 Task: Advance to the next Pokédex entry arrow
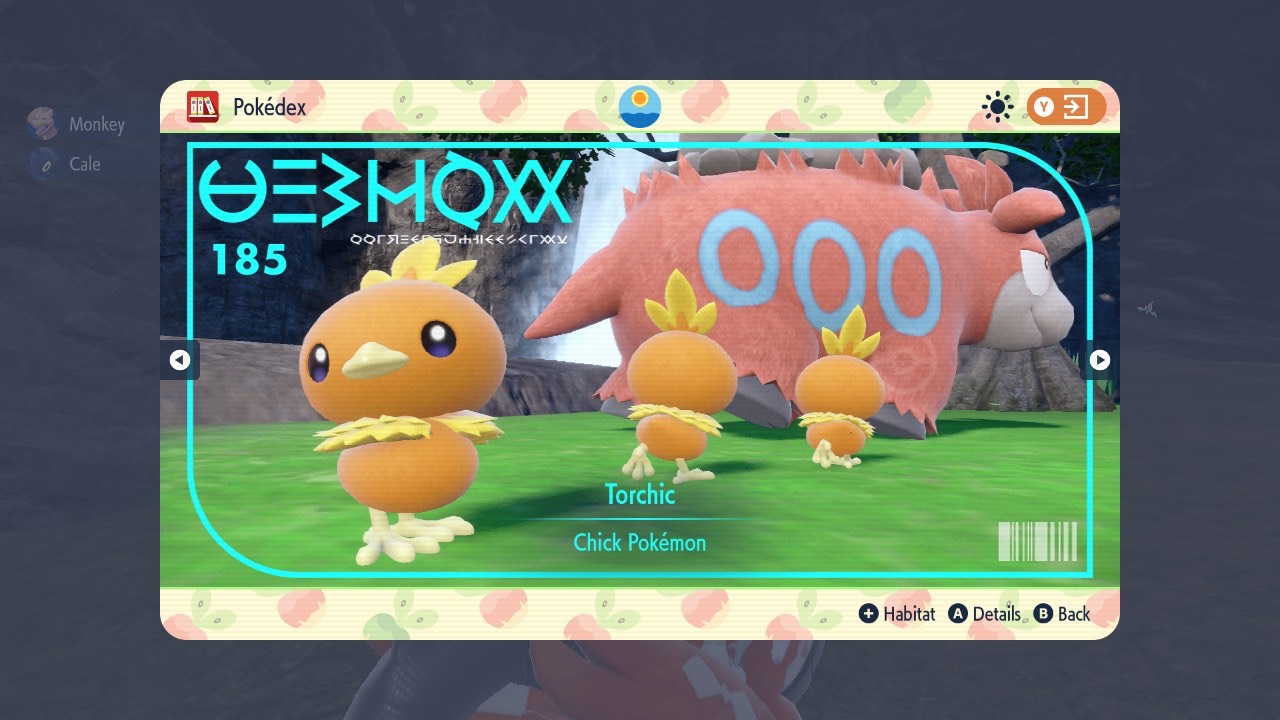(x=1098, y=360)
